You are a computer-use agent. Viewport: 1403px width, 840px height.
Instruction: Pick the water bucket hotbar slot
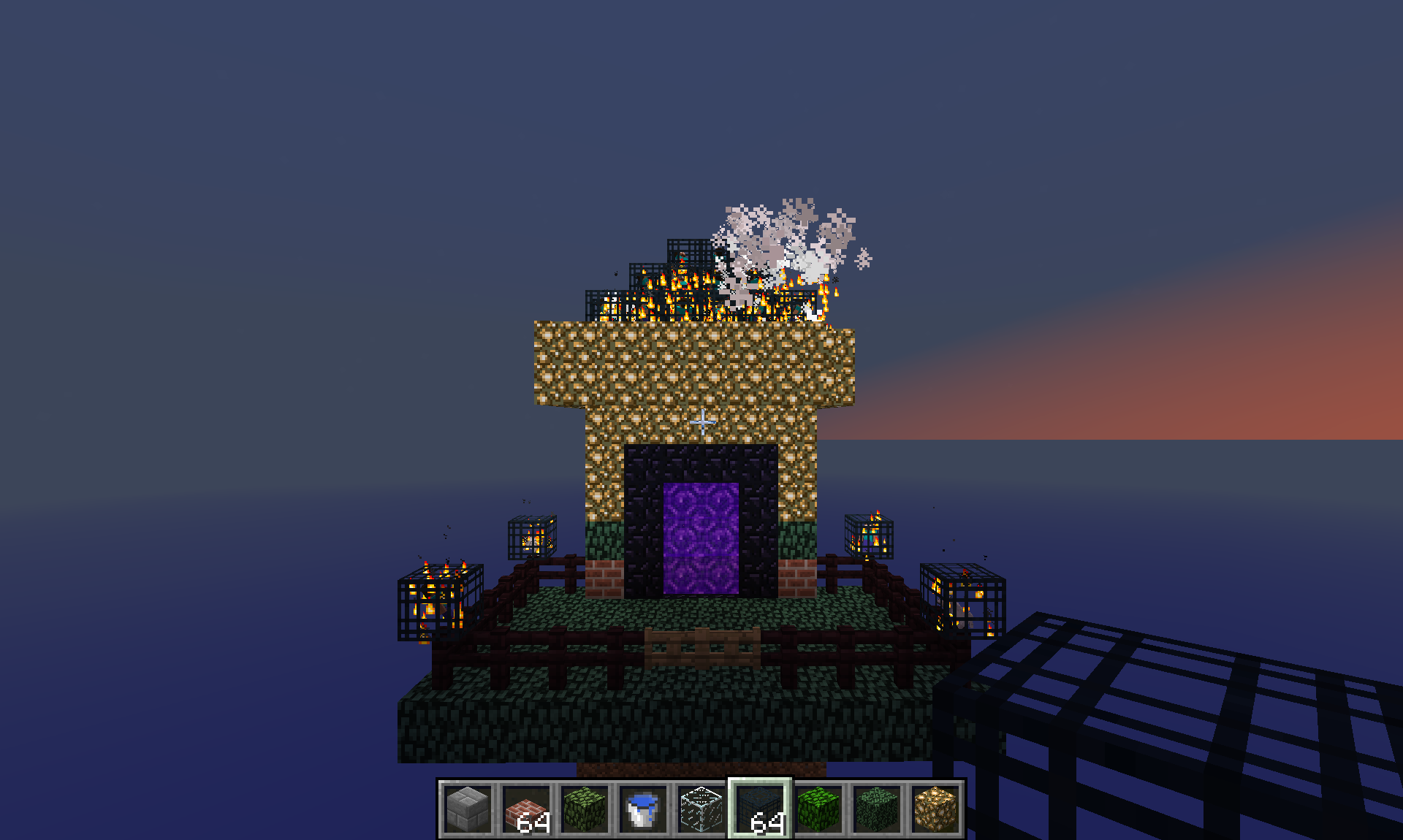pos(643,809)
